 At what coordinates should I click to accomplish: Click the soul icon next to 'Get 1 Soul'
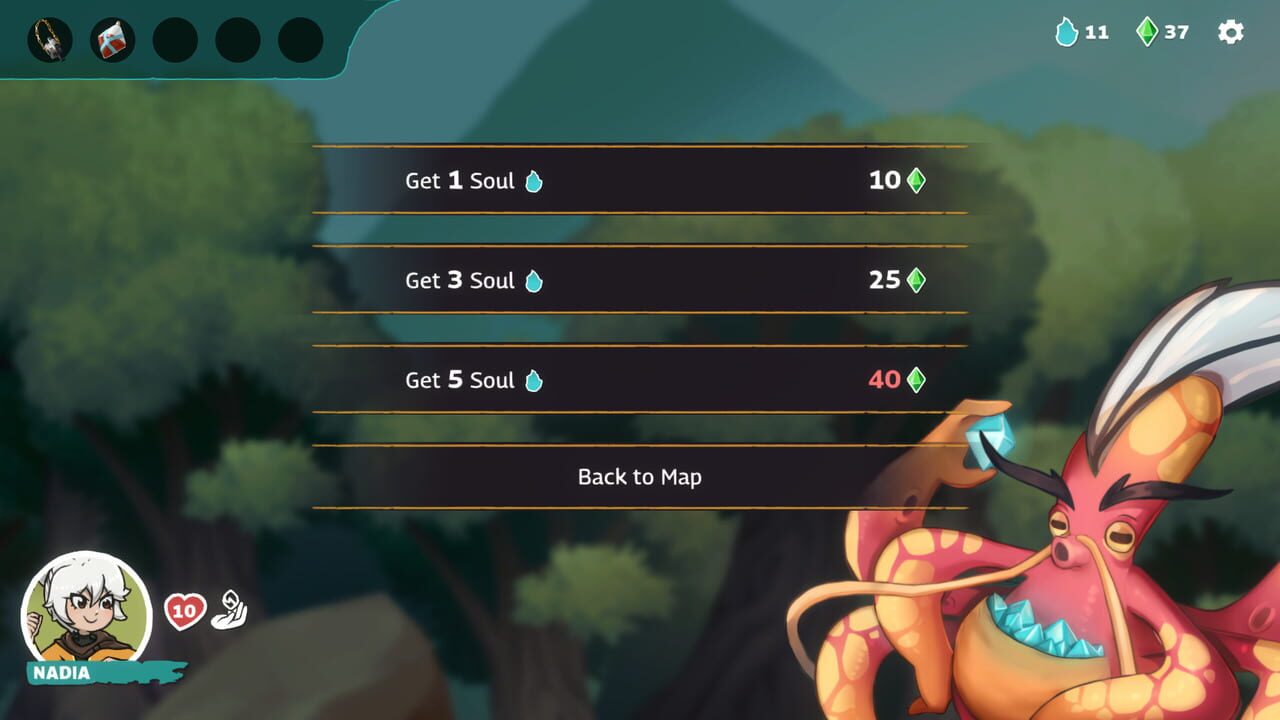pyautogui.click(x=533, y=181)
